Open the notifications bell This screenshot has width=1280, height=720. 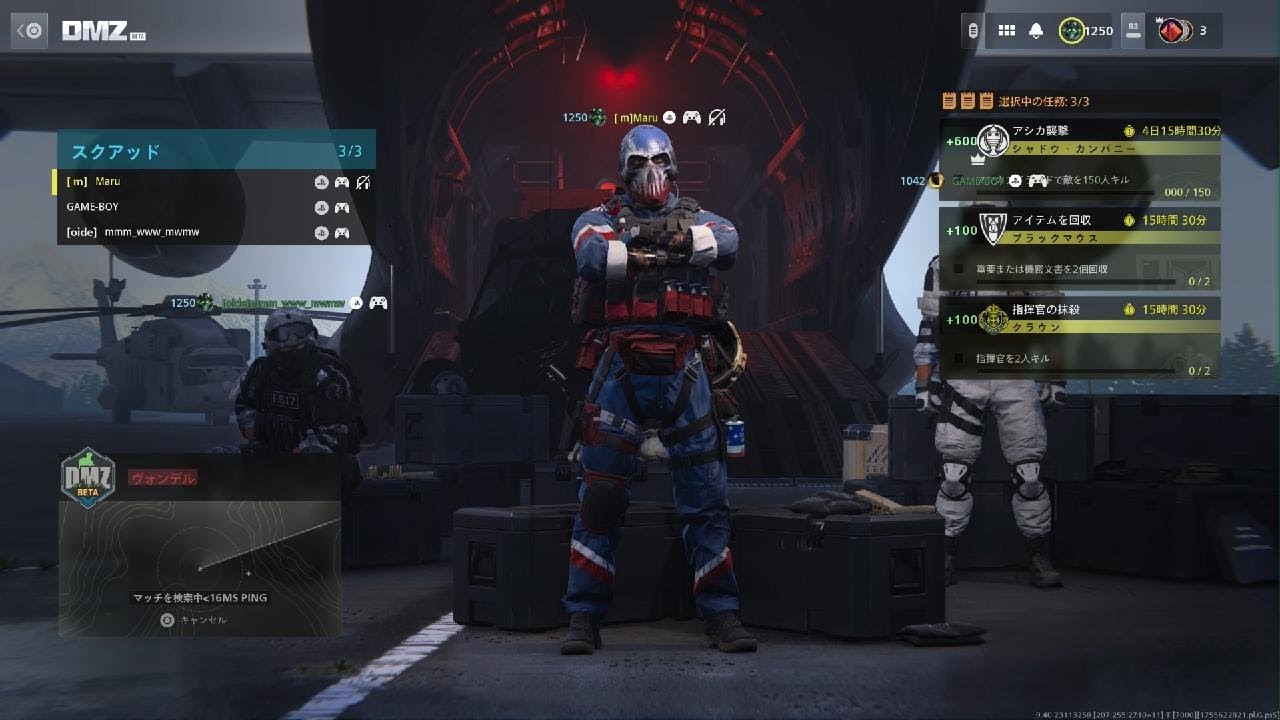click(1036, 30)
